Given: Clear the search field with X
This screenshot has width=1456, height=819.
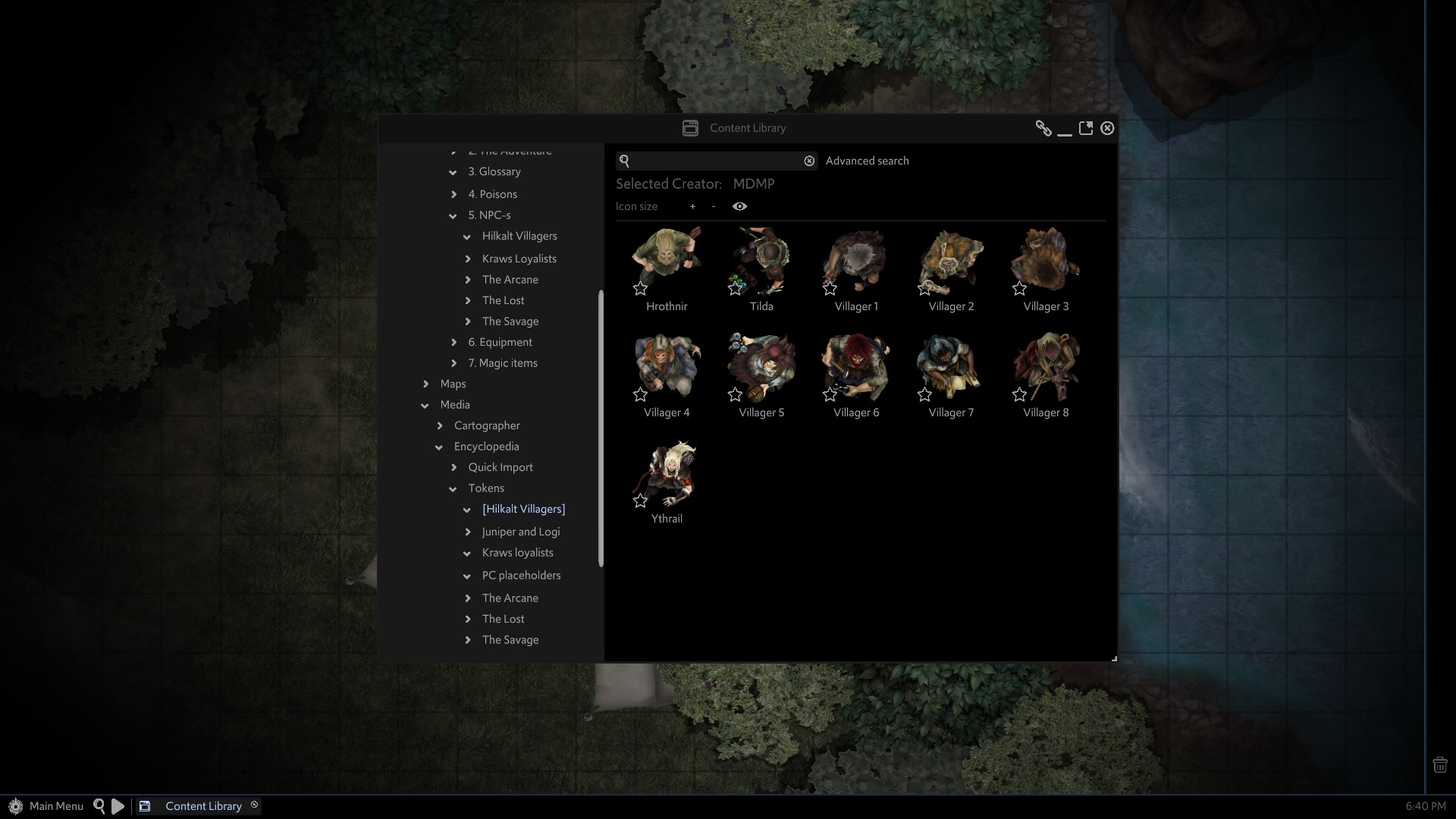Looking at the screenshot, I should coord(809,161).
